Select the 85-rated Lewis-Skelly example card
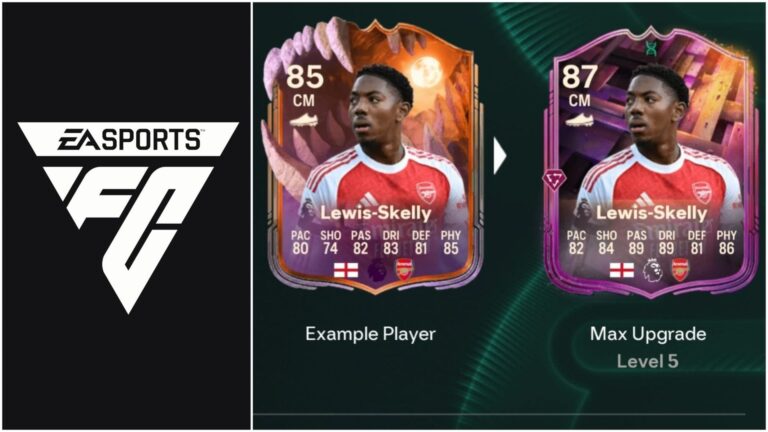768x432 pixels. (x=370, y=170)
